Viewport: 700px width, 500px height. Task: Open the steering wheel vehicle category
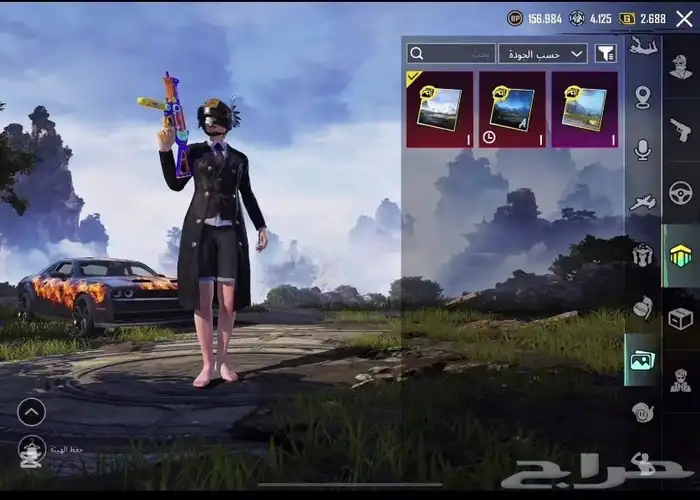(x=681, y=193)
